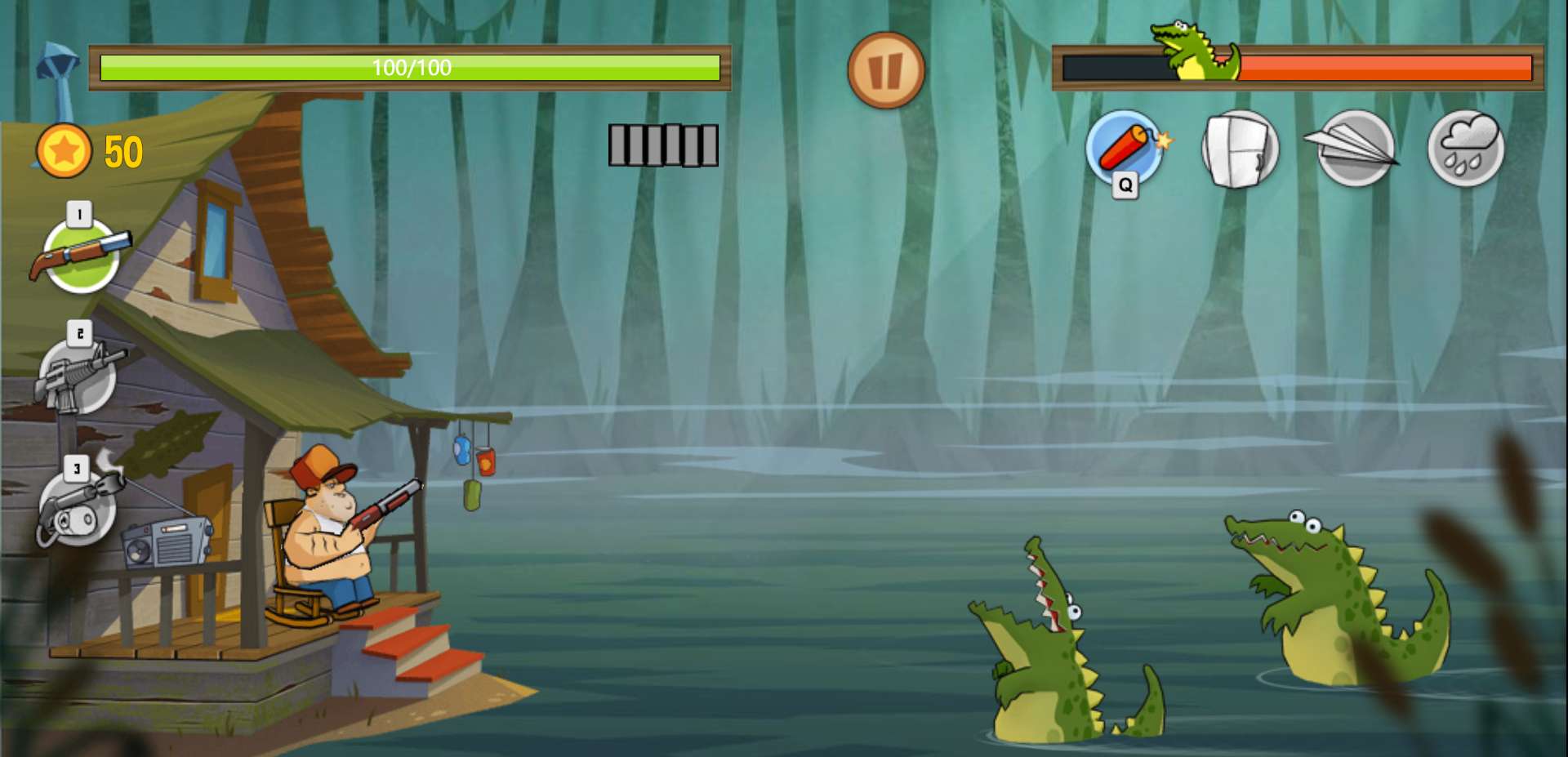Switch to the assault rifle weapon
This screenshot has width=1568, height=757.
click(78, 377)
